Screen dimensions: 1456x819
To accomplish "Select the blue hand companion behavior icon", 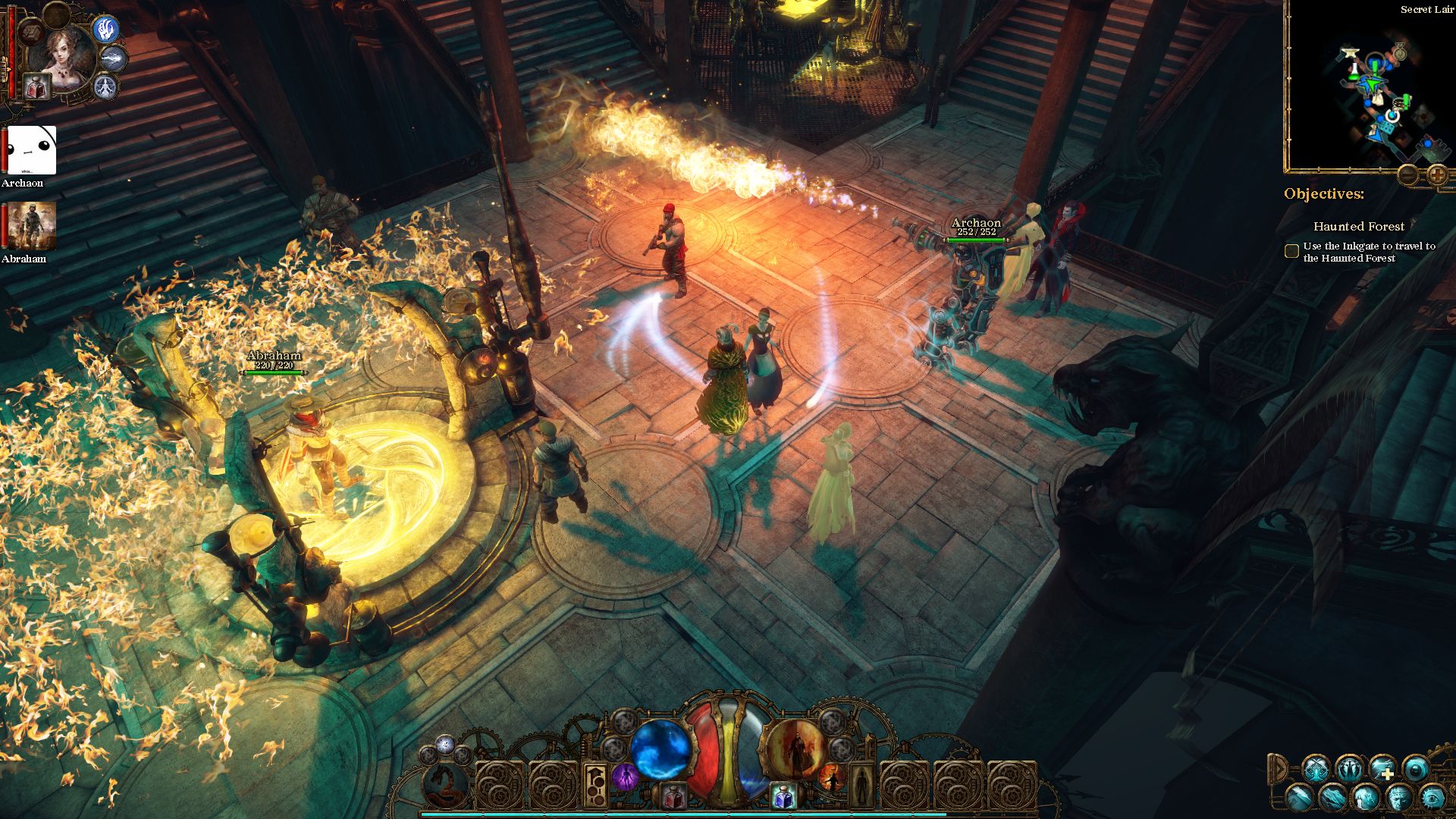I will (x=104, y=29).
